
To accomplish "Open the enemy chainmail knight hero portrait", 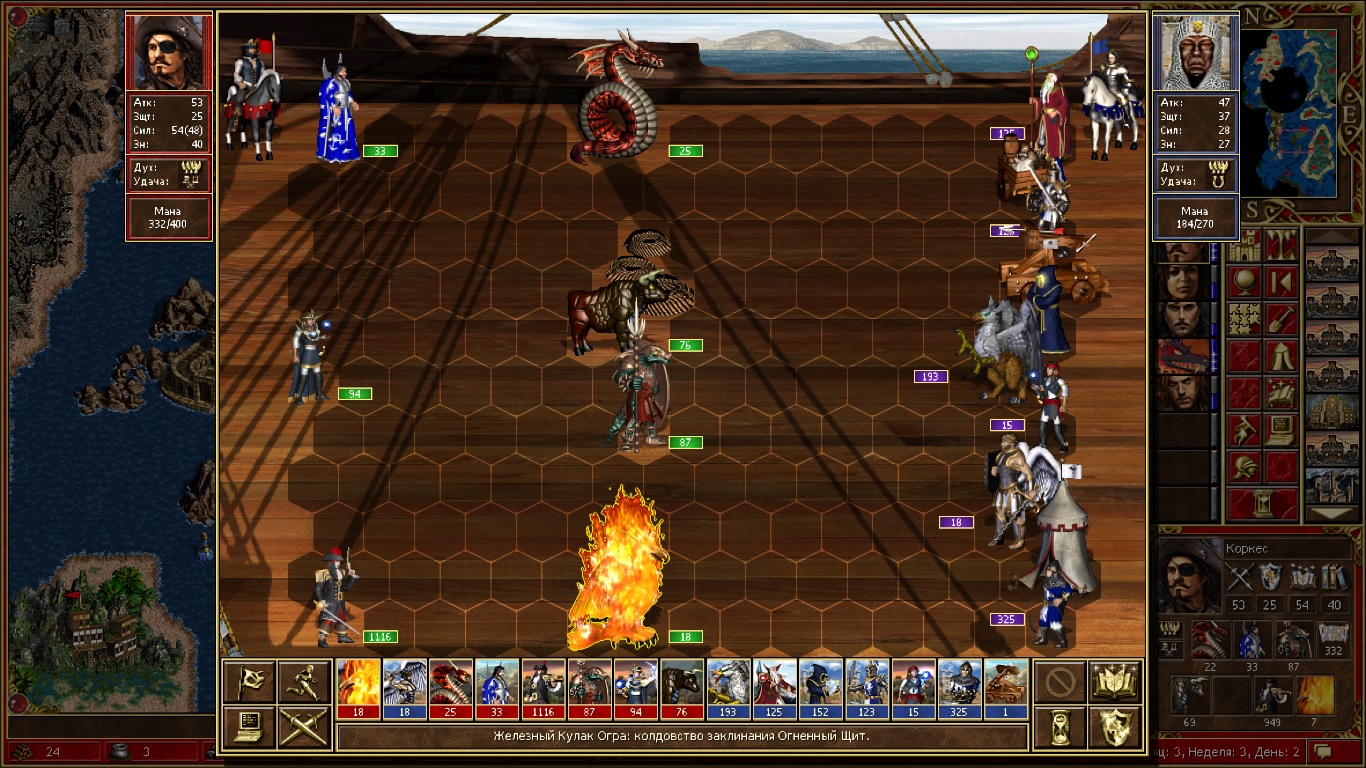I will 1196,52.
